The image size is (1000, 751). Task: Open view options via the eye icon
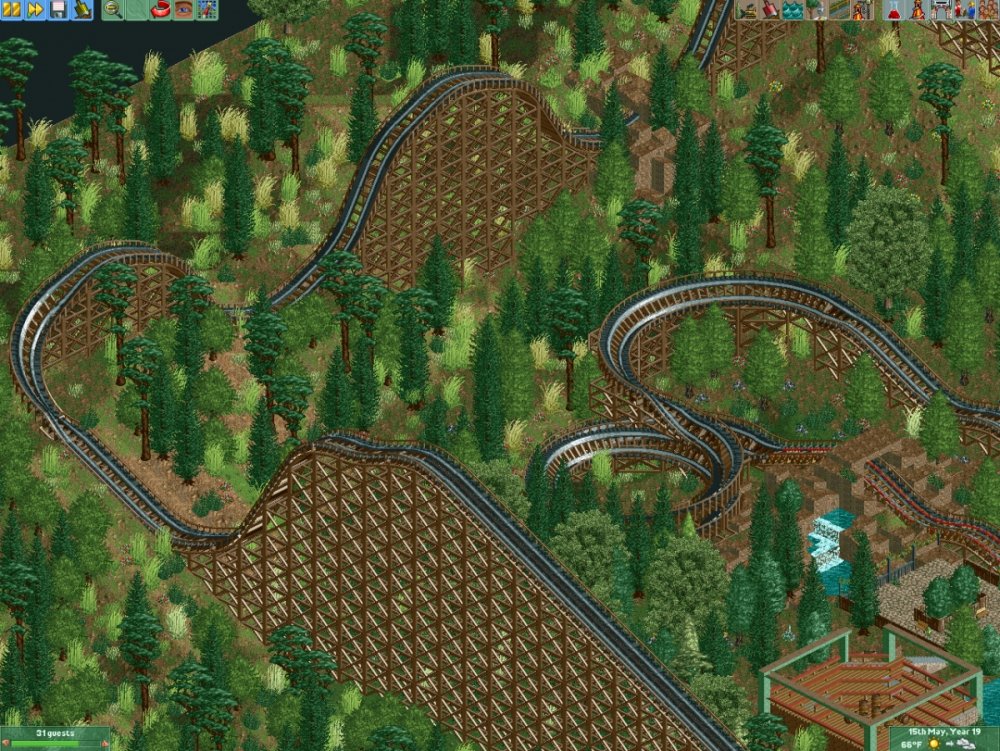tap(184, 10)
